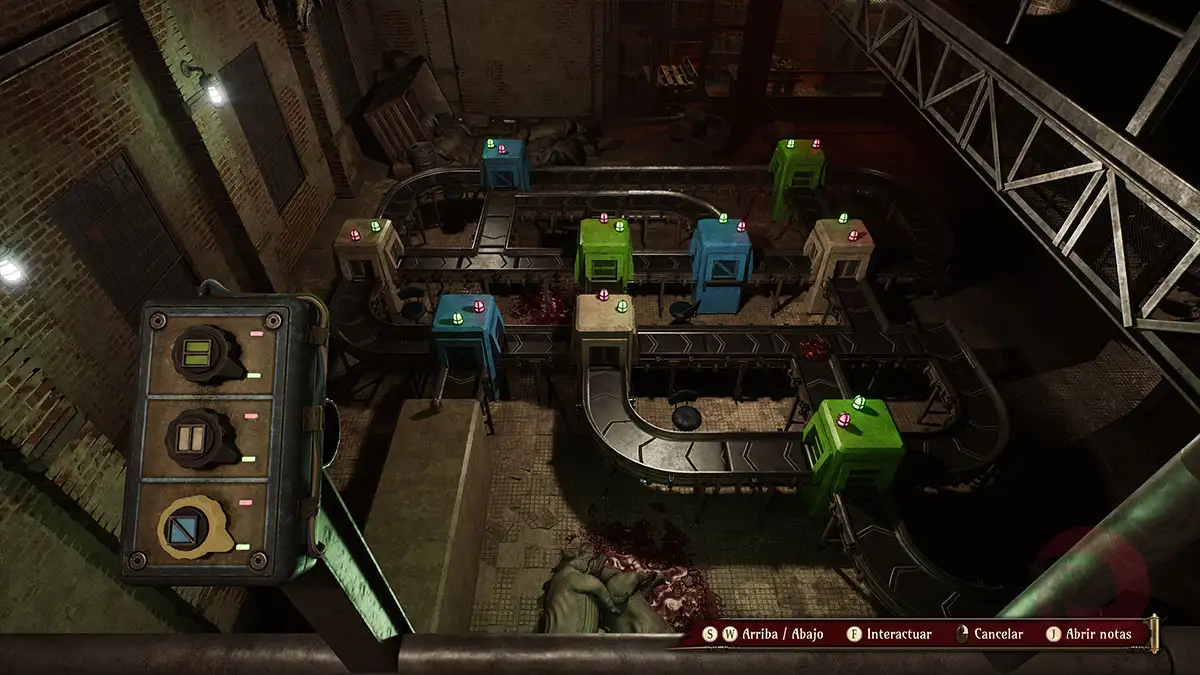
Task: Select the cream switch on the control panel
Action: click(203, 437)
